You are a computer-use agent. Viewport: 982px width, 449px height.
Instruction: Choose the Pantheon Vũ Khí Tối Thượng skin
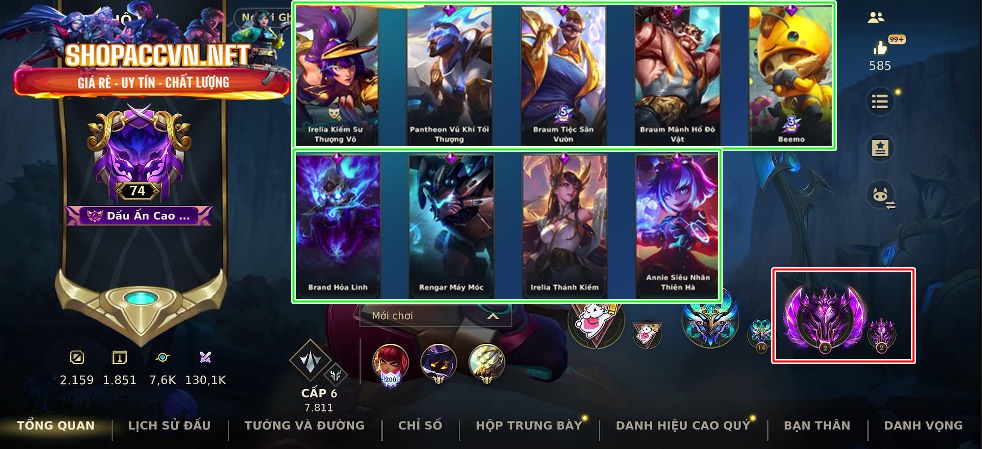[449, 75]
